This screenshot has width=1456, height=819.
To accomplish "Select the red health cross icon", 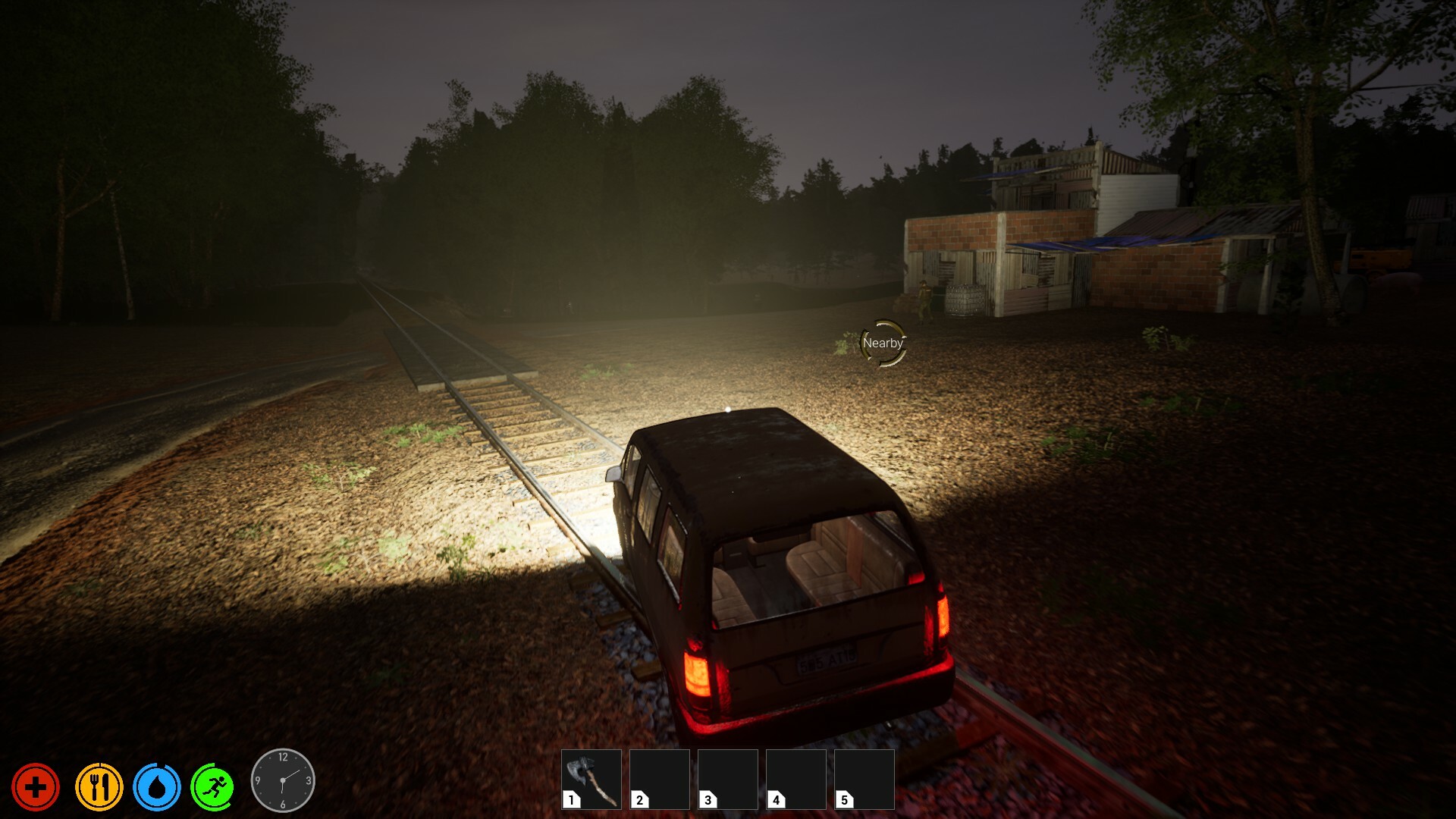I will click(x=36, y=786).
